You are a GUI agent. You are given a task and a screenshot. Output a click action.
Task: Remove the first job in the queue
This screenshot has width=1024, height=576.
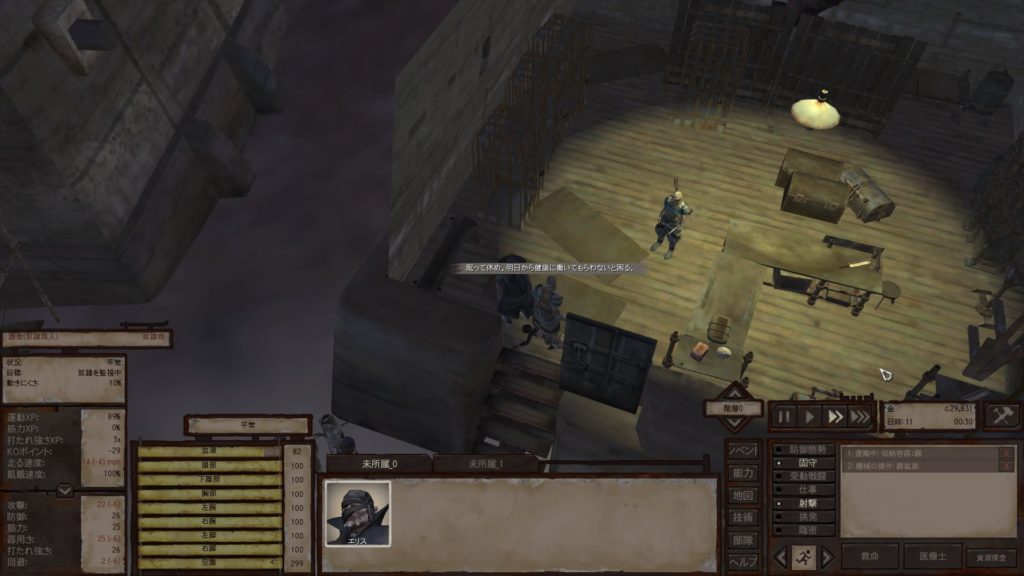(1006, 453)
